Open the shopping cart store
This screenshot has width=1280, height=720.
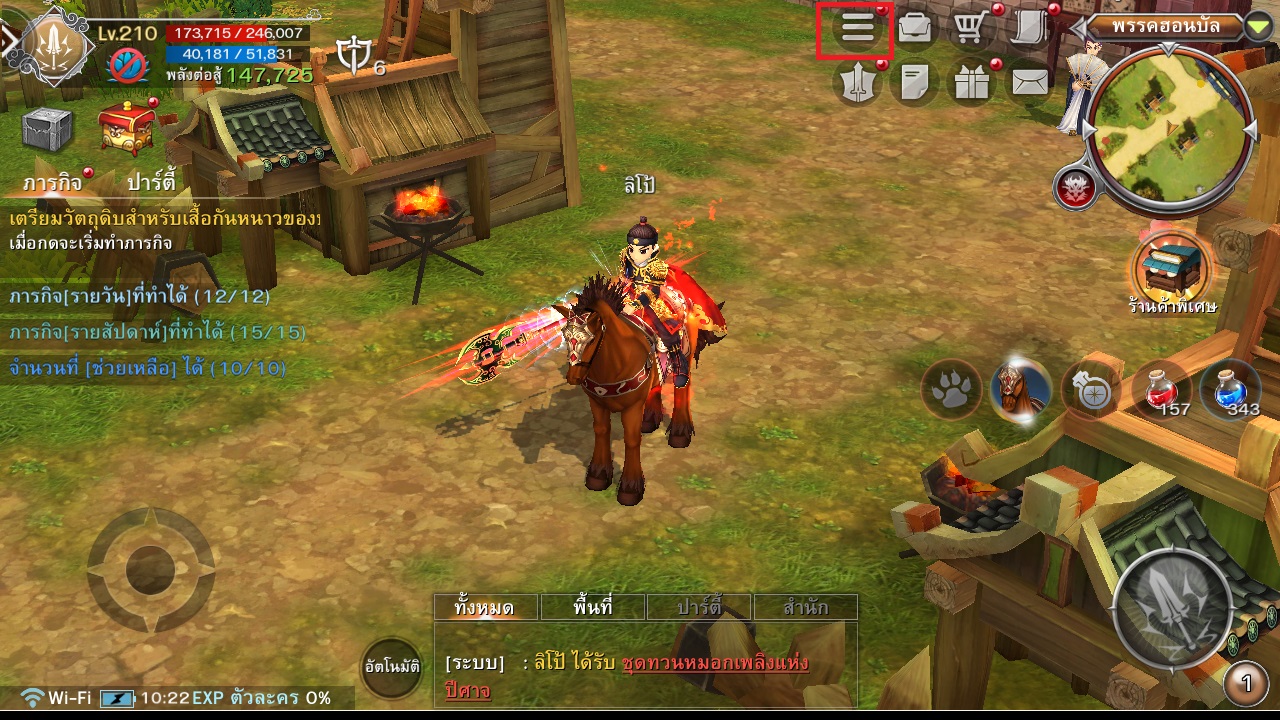968,29
